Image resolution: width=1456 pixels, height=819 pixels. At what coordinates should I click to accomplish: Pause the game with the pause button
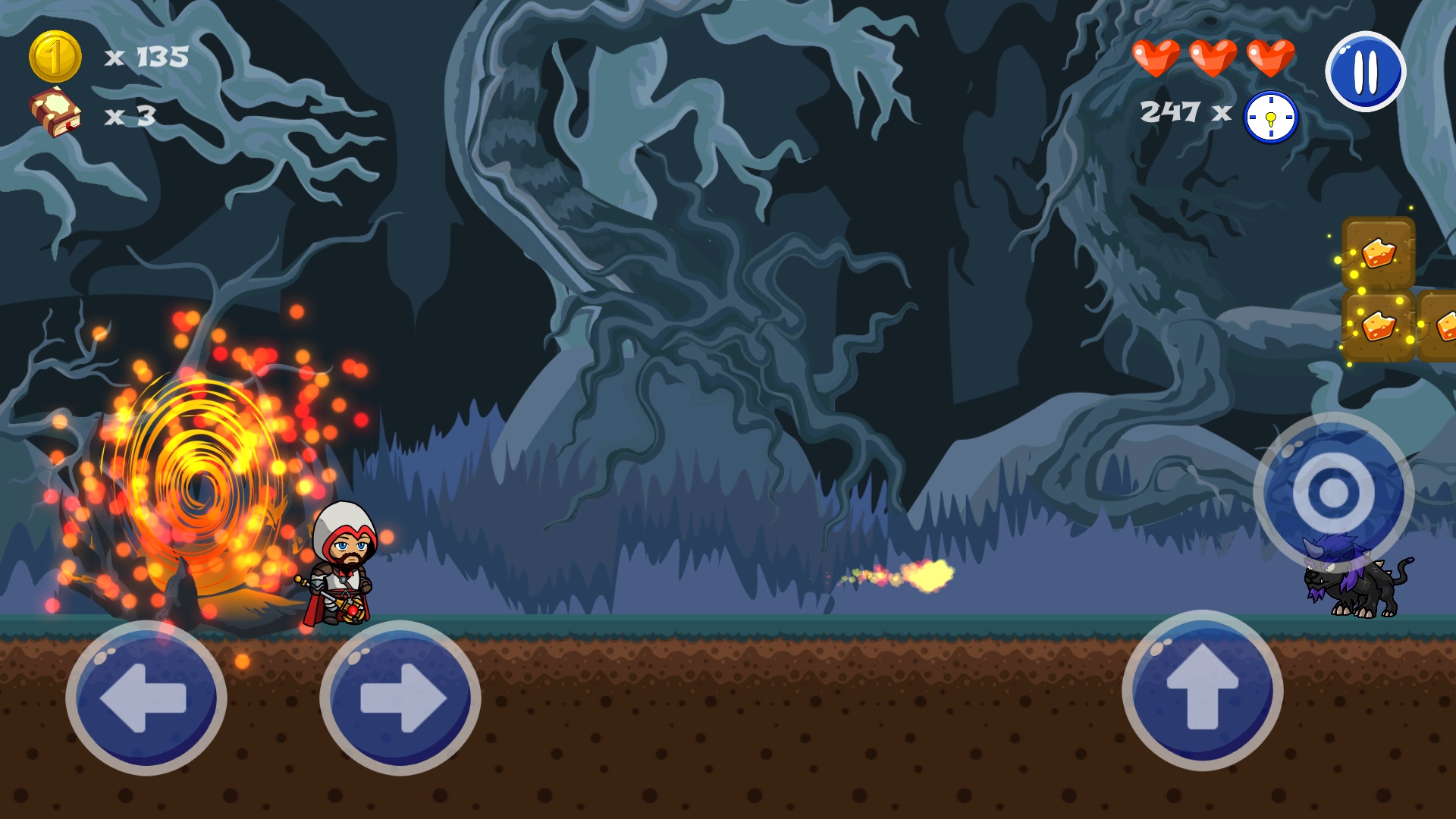[x=1365, y=71]
